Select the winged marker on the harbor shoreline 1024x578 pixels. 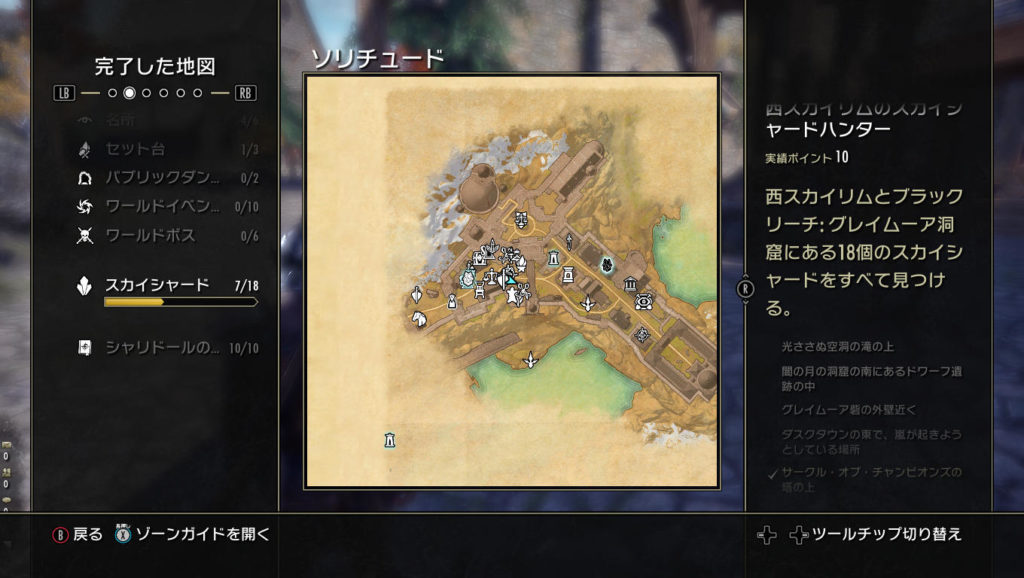(531, 359)
